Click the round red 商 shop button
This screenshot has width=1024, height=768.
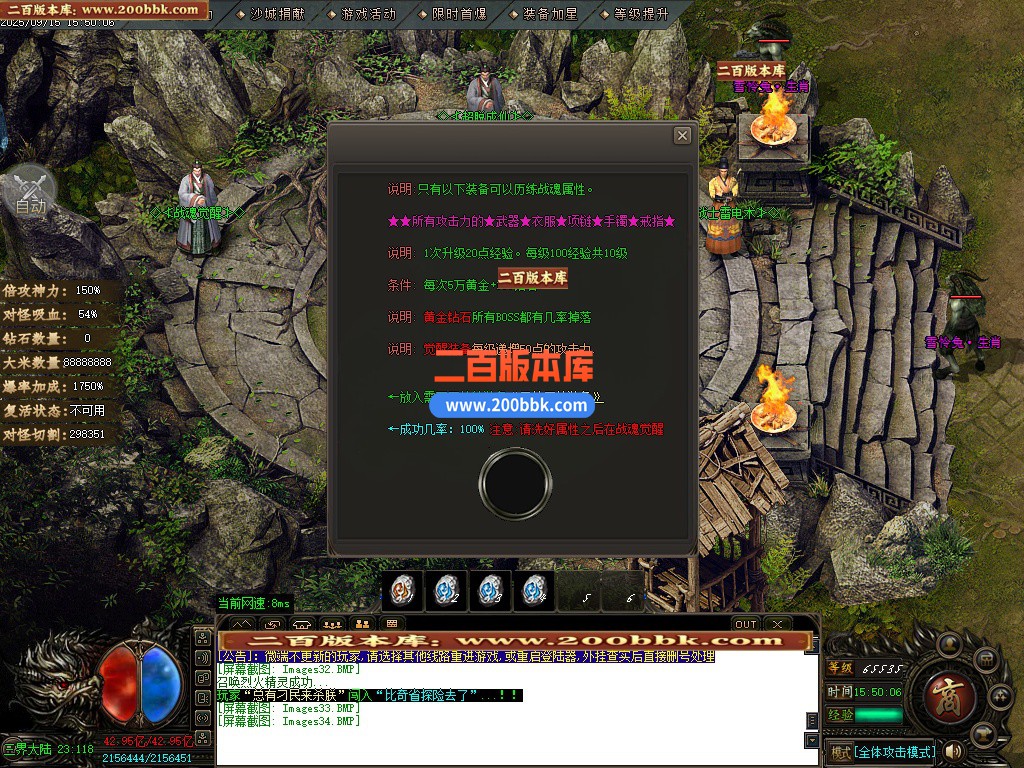(x=943, y=691)
